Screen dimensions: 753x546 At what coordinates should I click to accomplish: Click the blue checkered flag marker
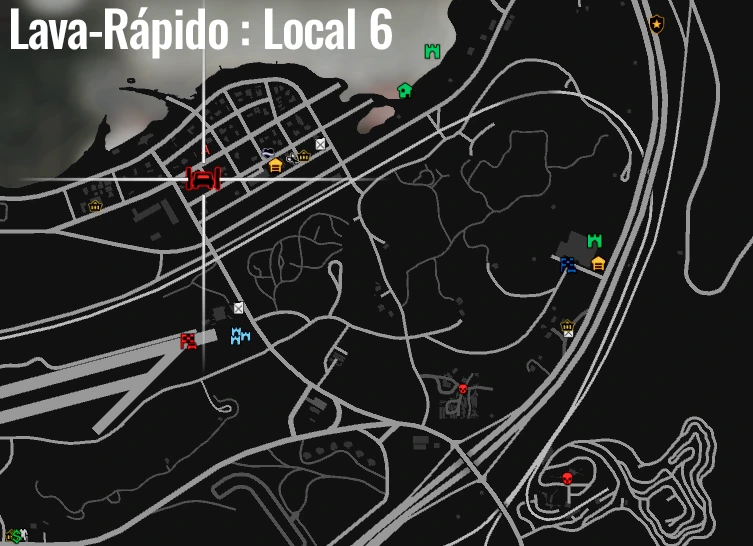568,264
